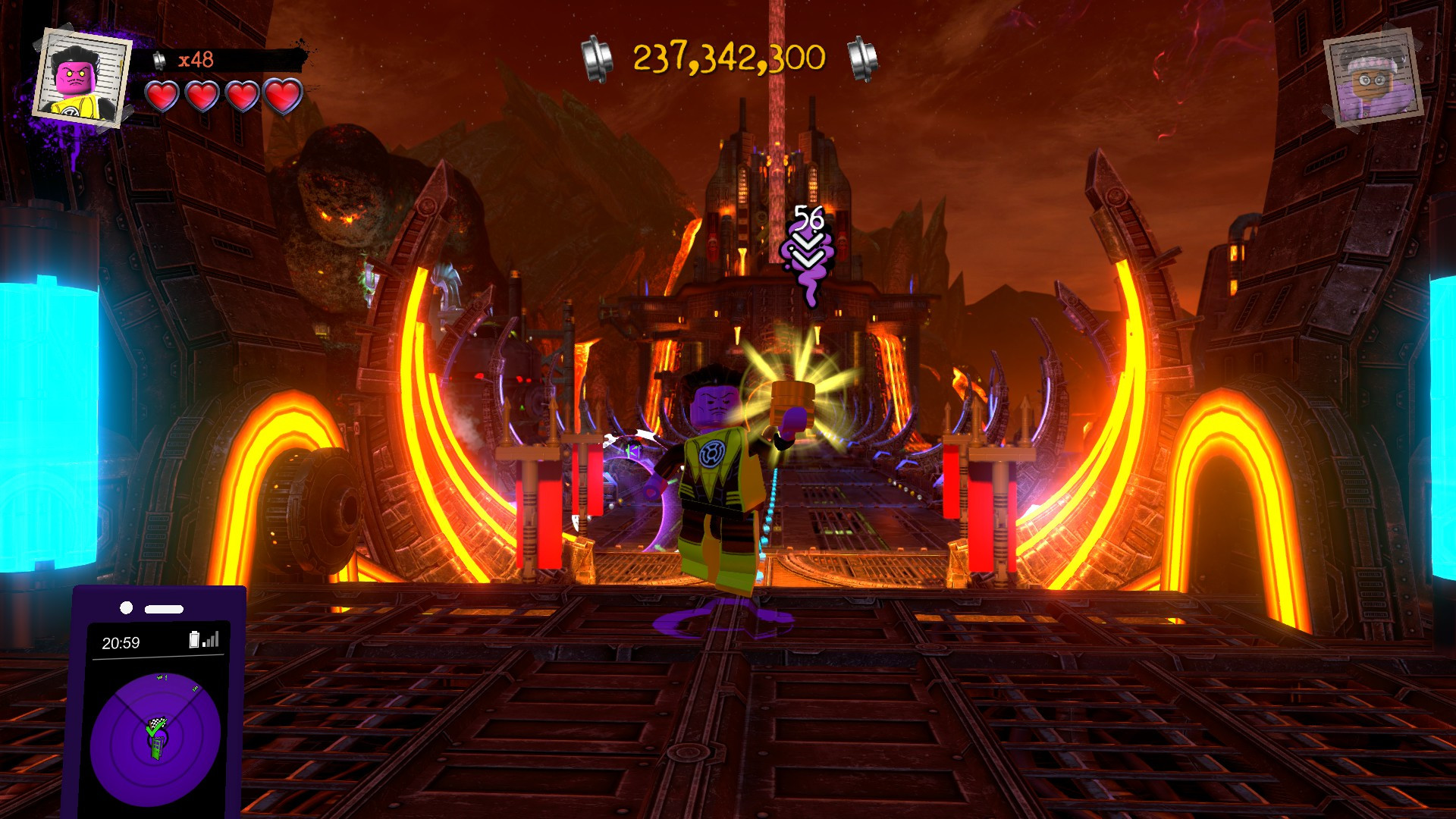Click the second player's greyed-out portrait

pyautogui.click(x=1373, y=78)
